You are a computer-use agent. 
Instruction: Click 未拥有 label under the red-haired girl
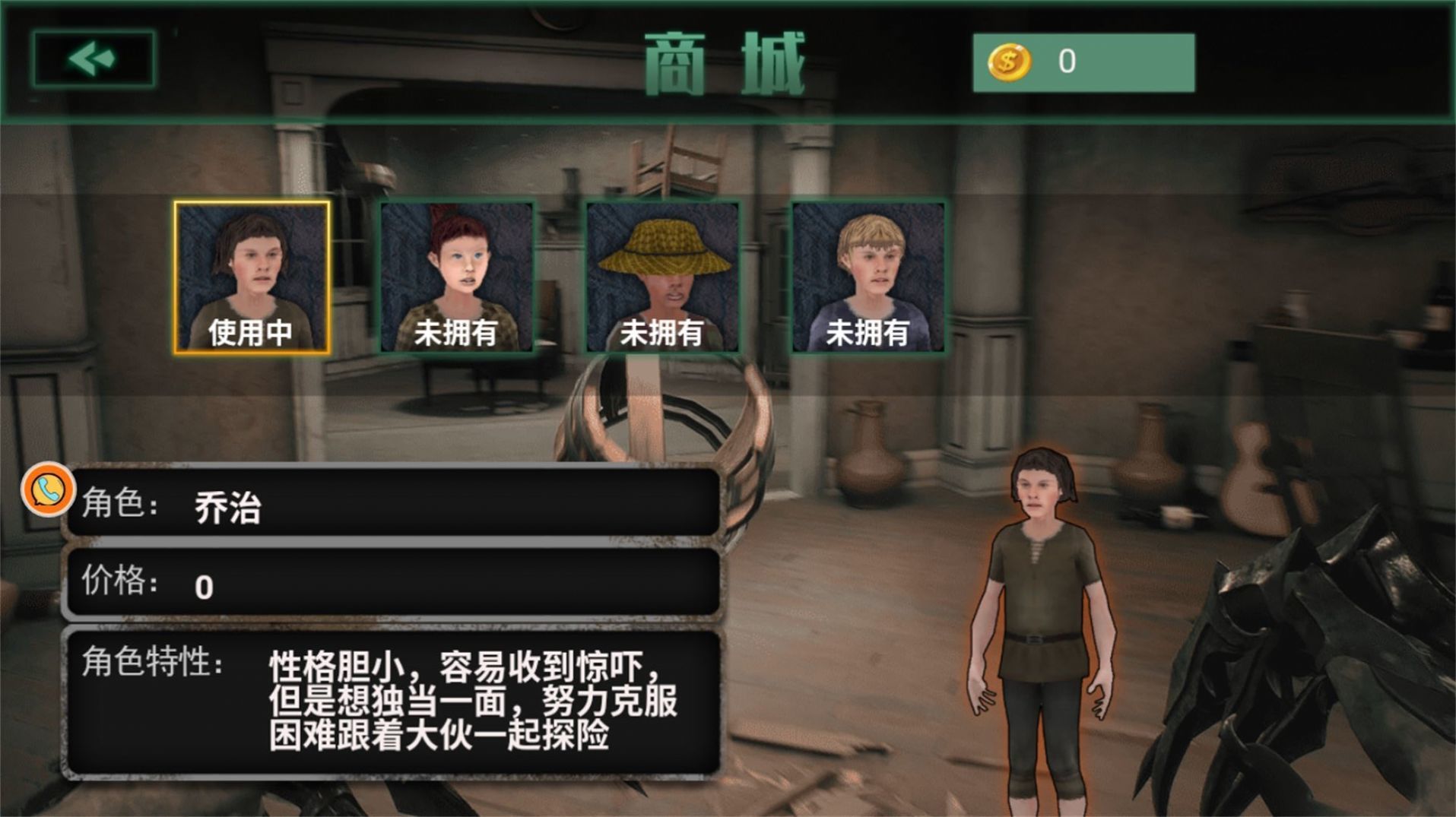click(x=457, y=331)
